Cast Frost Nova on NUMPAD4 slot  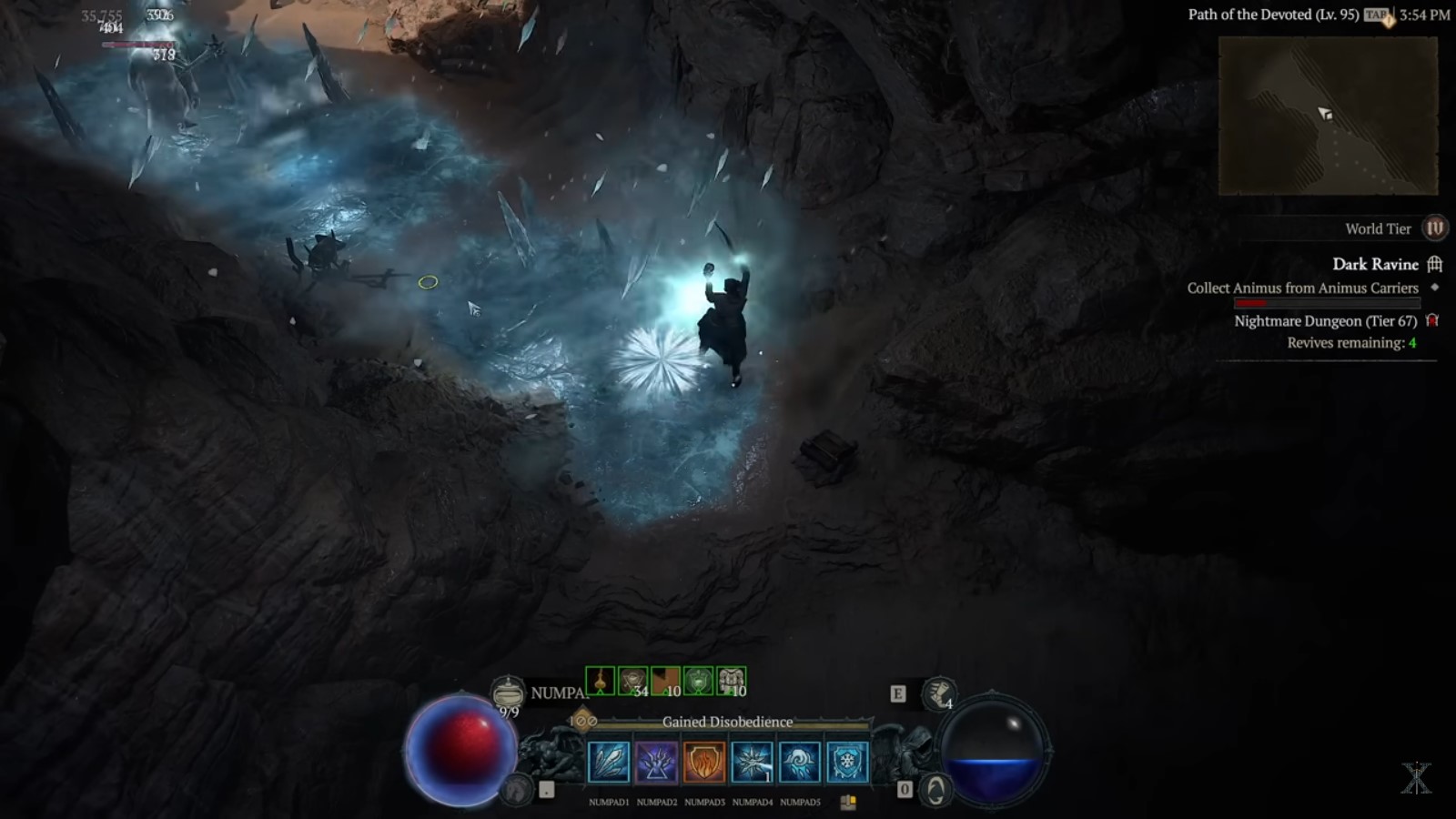coord(753,764)
